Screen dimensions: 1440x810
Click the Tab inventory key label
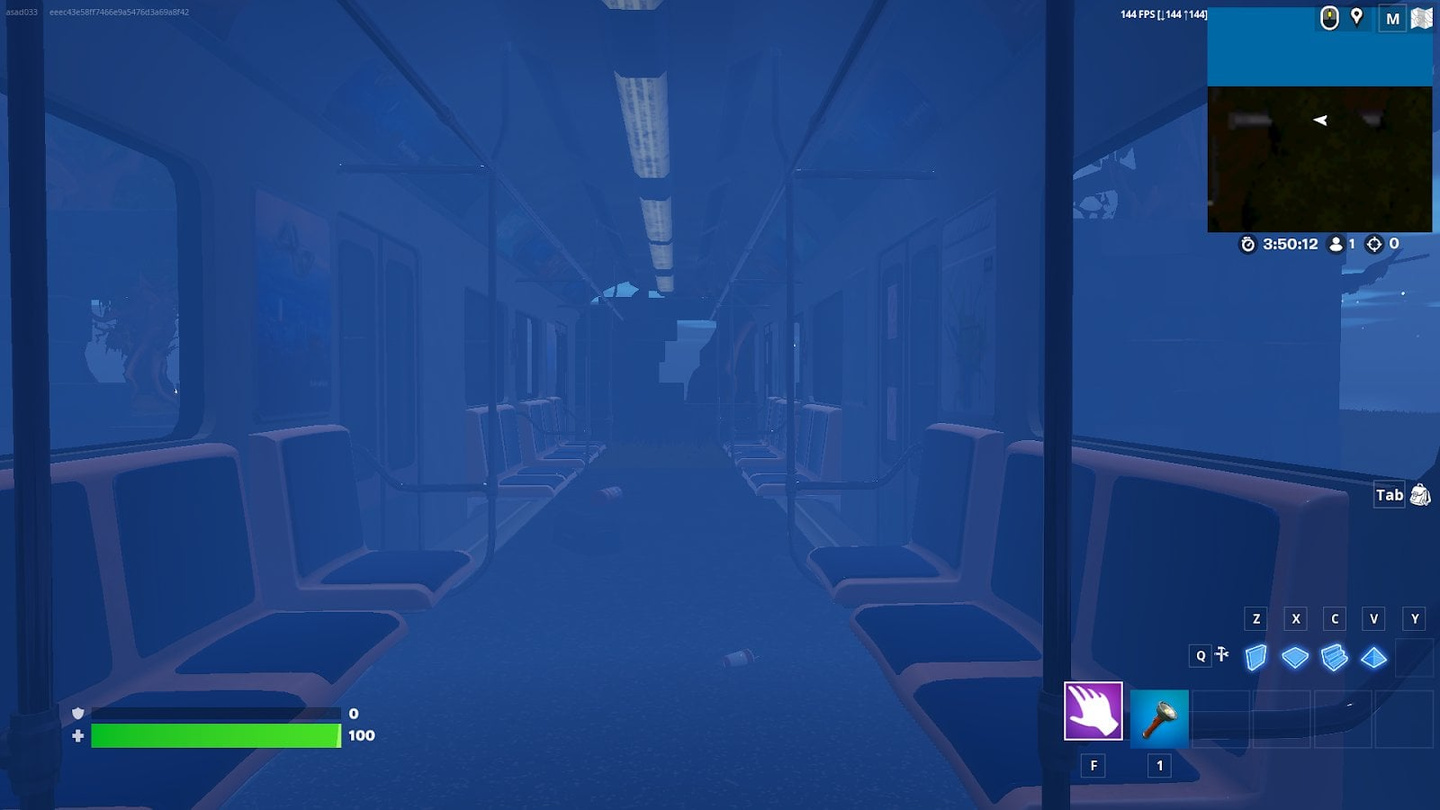tap(1390, 493)
